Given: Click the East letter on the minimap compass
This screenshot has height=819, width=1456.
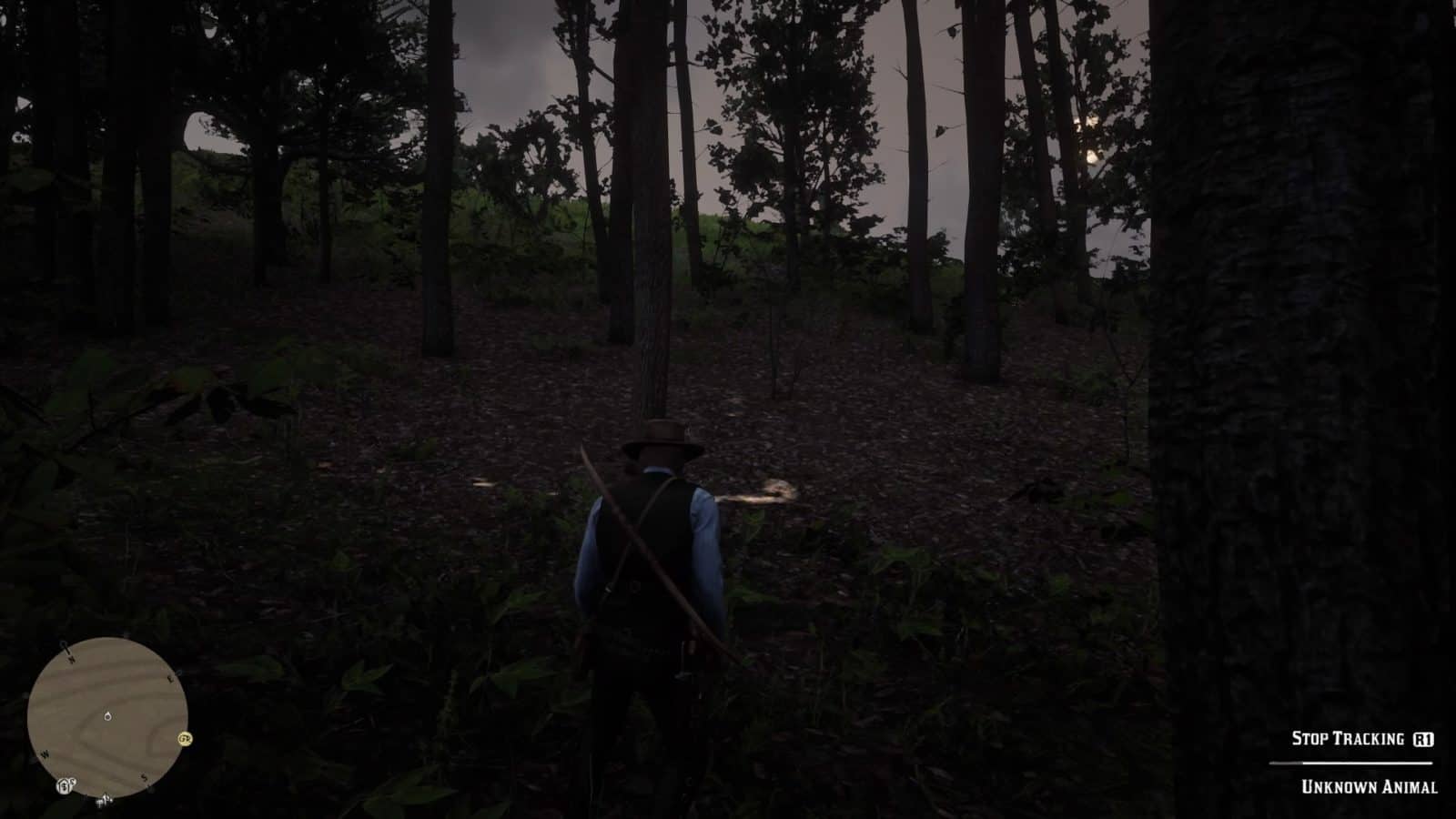Looking at the screenshot, I should pyautogui.click(x=170, y=678).
